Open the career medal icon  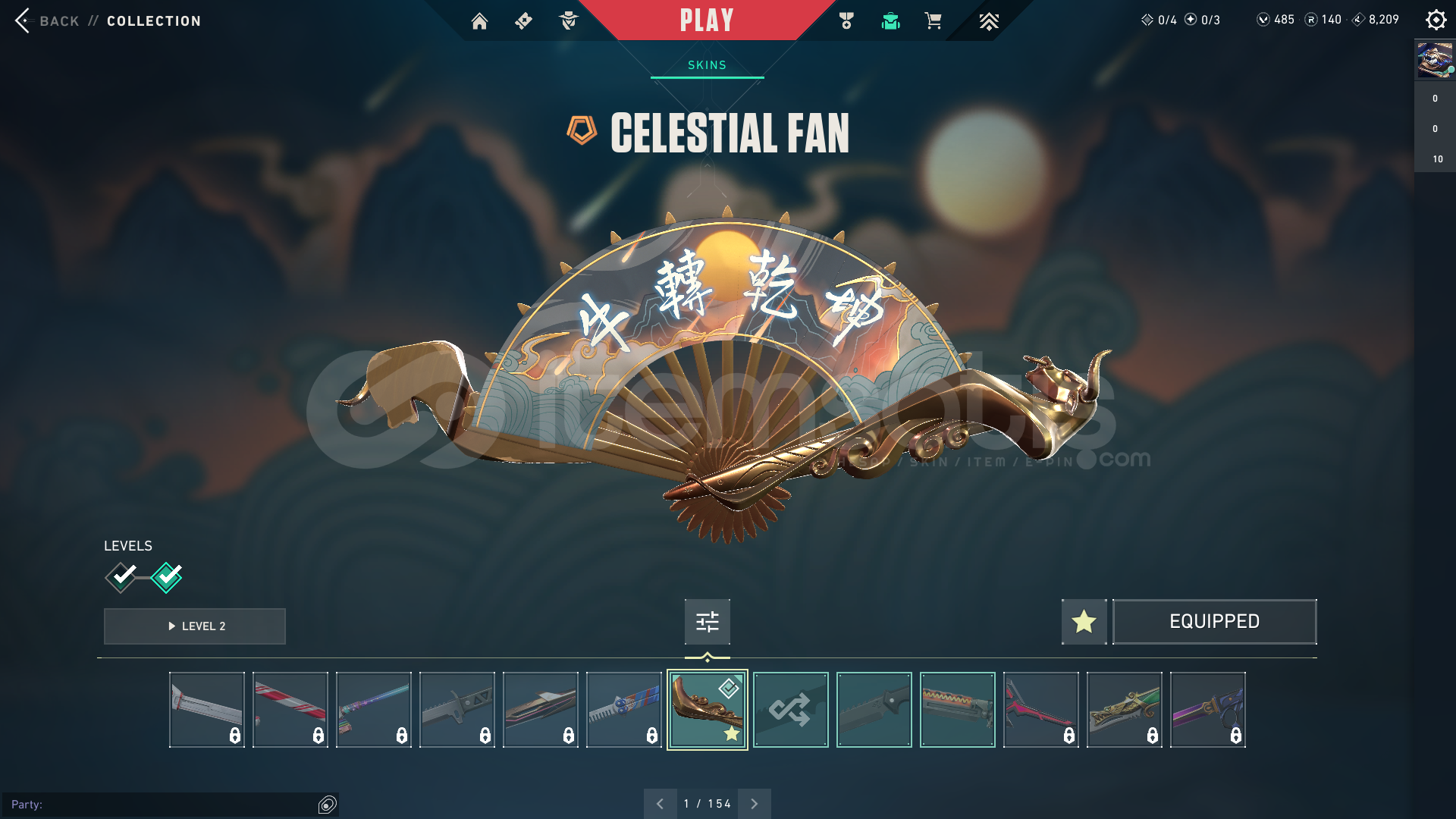tap(846, 21)
